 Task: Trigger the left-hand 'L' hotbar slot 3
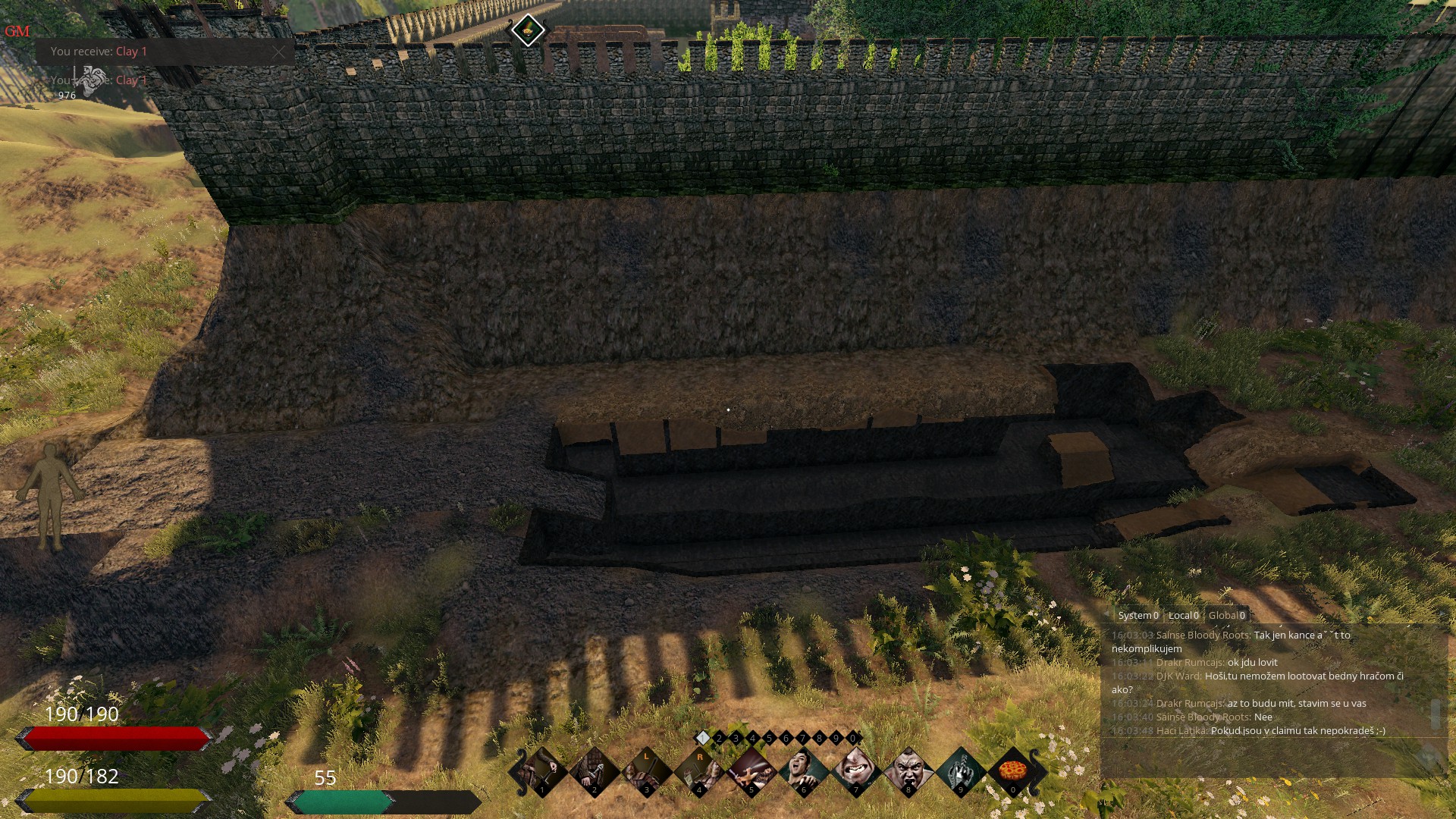pos(646,771)
